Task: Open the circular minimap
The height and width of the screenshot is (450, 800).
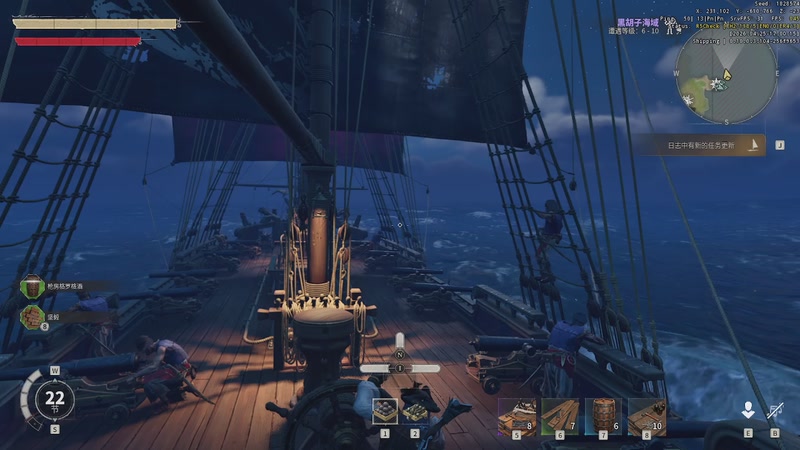Action: pyautogui.click(x=726, y=74)
